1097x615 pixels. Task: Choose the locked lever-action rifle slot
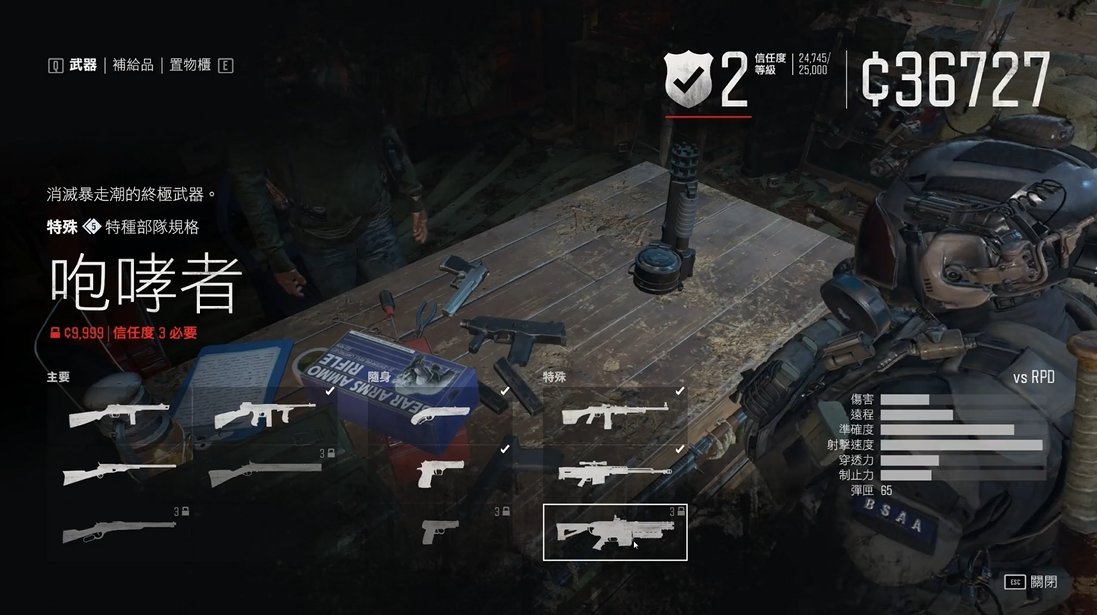(119, 531)
